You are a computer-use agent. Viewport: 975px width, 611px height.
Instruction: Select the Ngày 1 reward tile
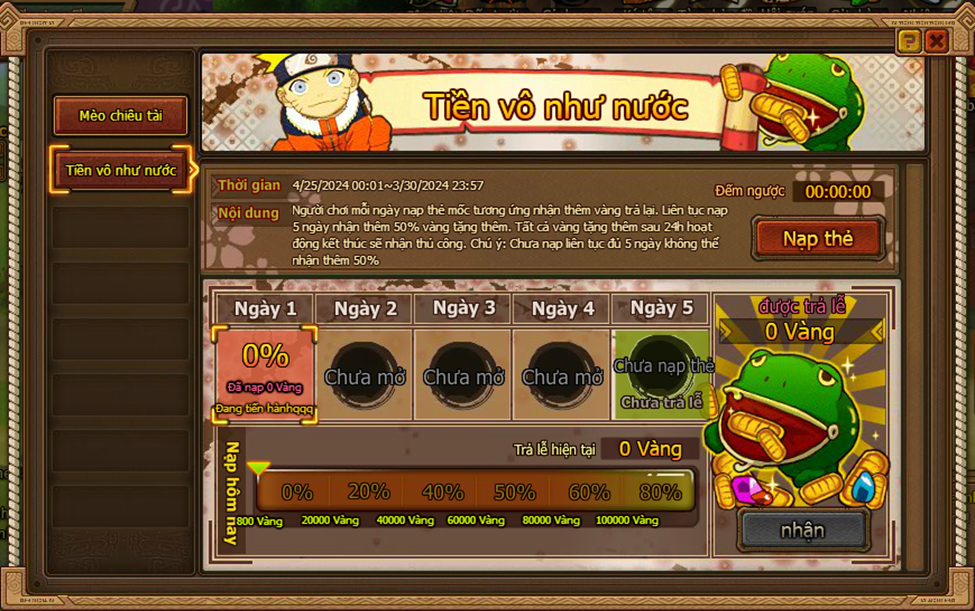click(x=265, y=374)
